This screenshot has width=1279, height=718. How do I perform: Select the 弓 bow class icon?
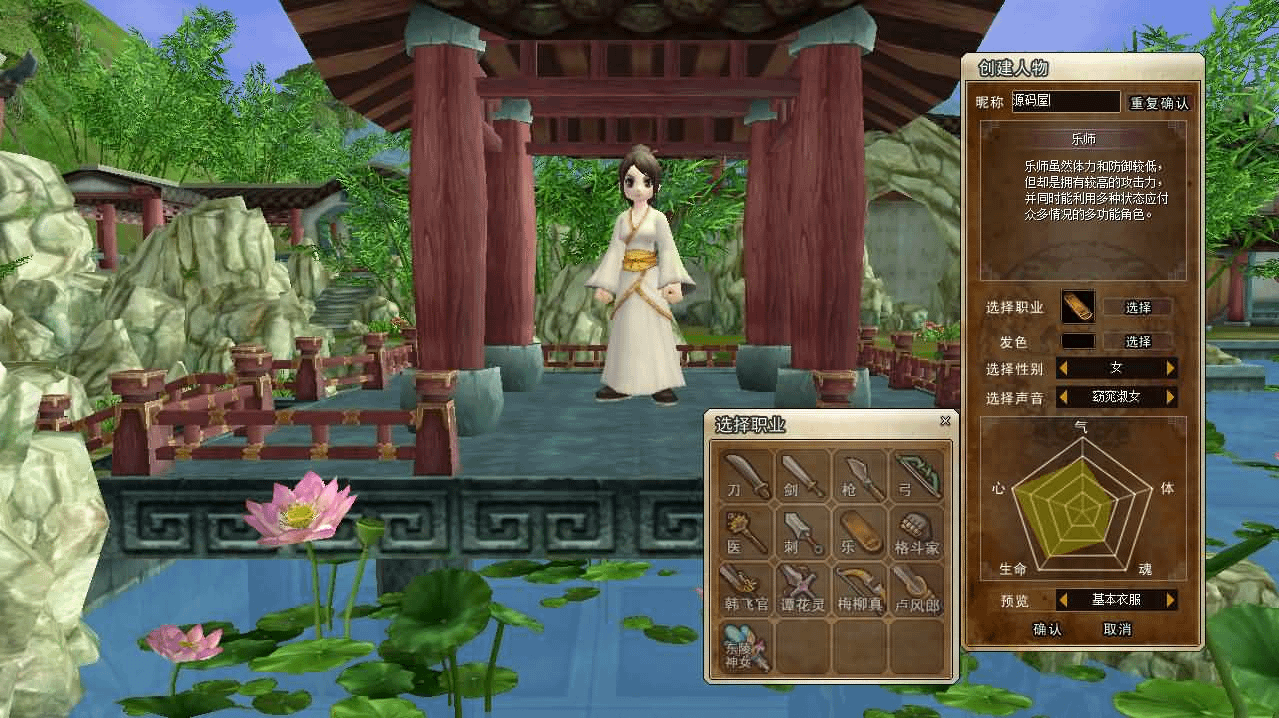click(x=917, y=474)
